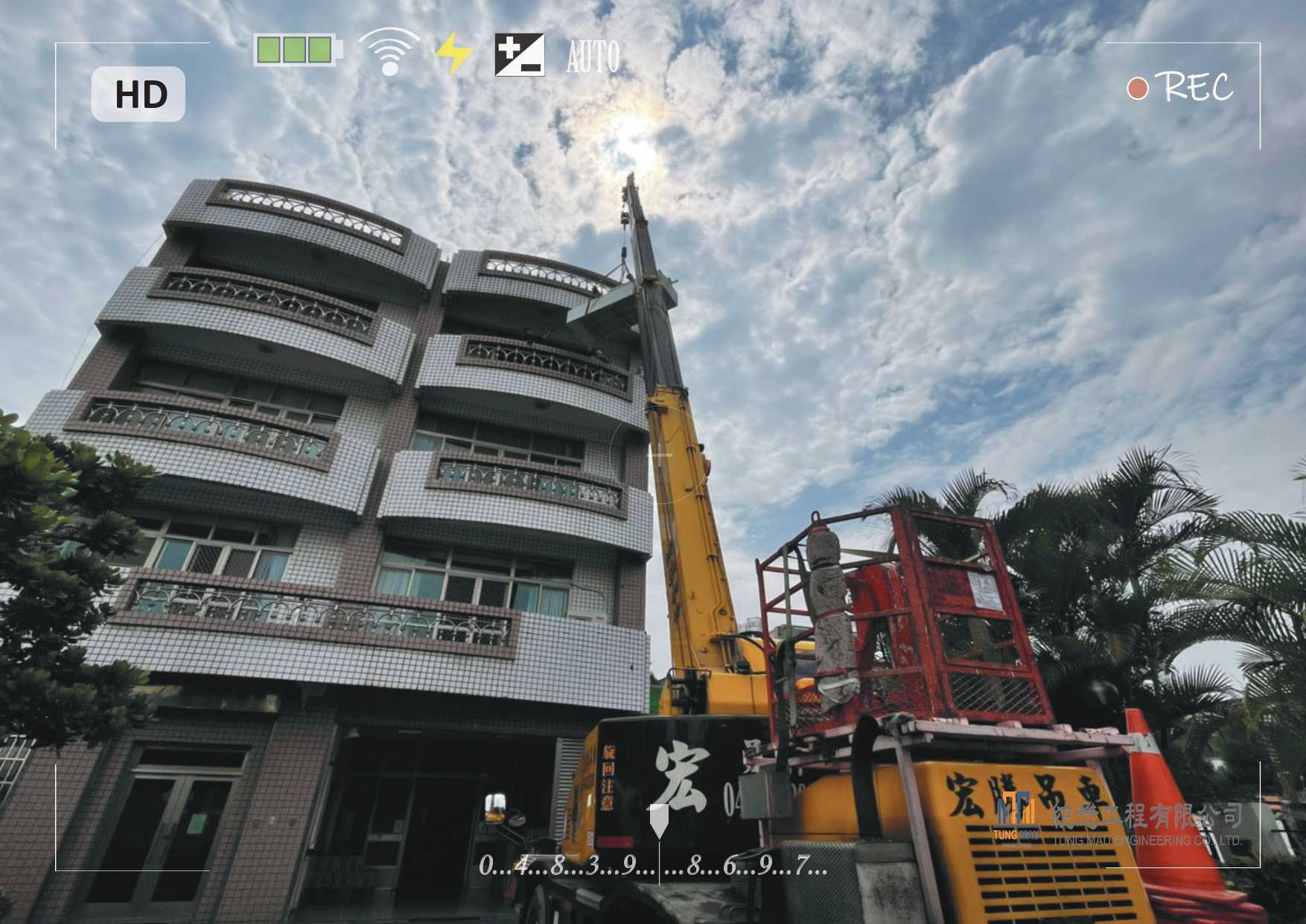Click the Wi-Fi signal icon
This screenshot has height=924, width=1306.
[x=389, y=51]
